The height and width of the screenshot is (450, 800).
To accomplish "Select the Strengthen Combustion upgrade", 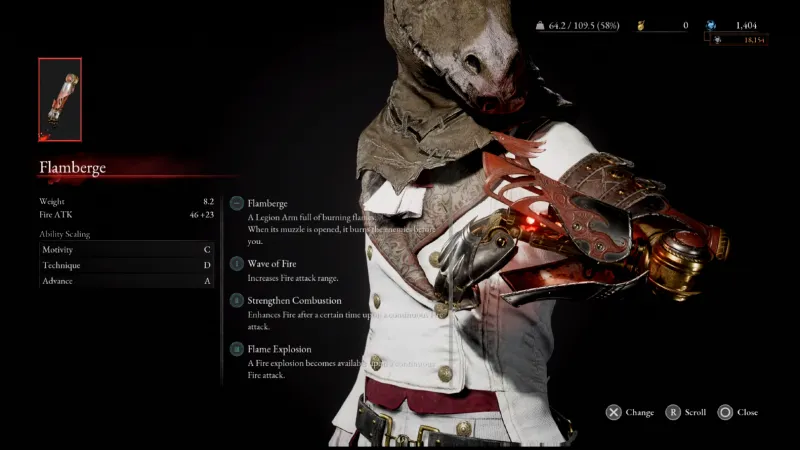I will 294,300.
